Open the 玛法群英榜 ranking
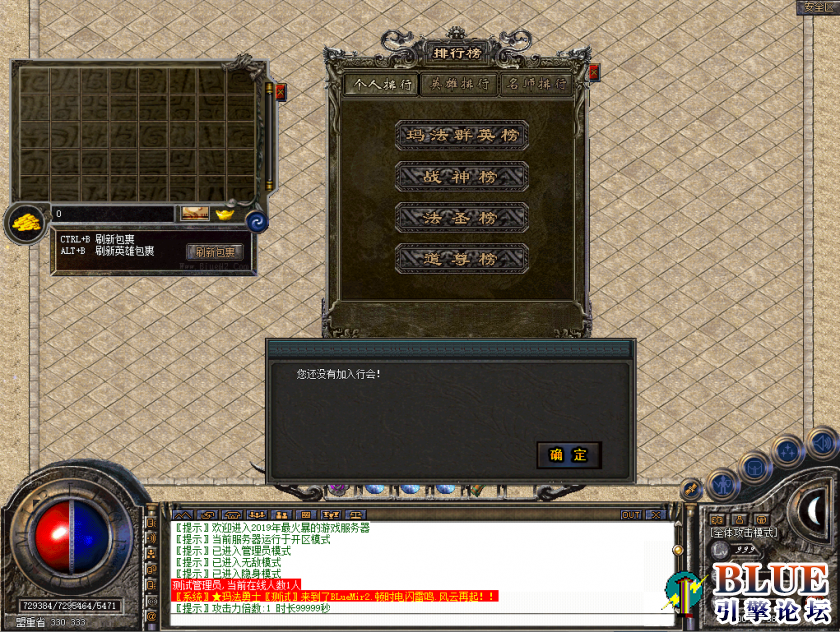This screenshot has width=840, height=632. (461, 134)
